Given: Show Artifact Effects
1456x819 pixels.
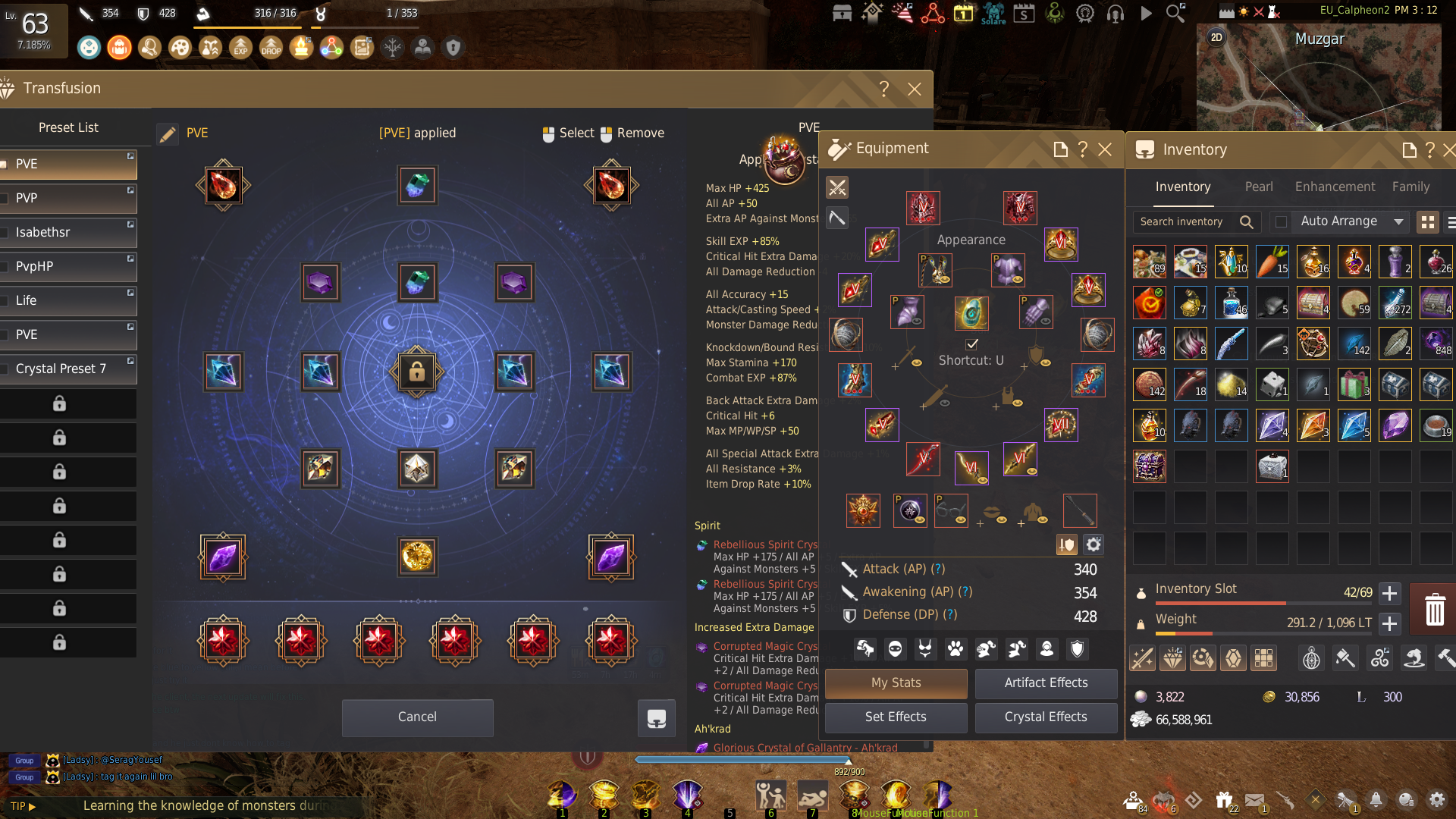Looking at the screenshot, I should 1046,682.
